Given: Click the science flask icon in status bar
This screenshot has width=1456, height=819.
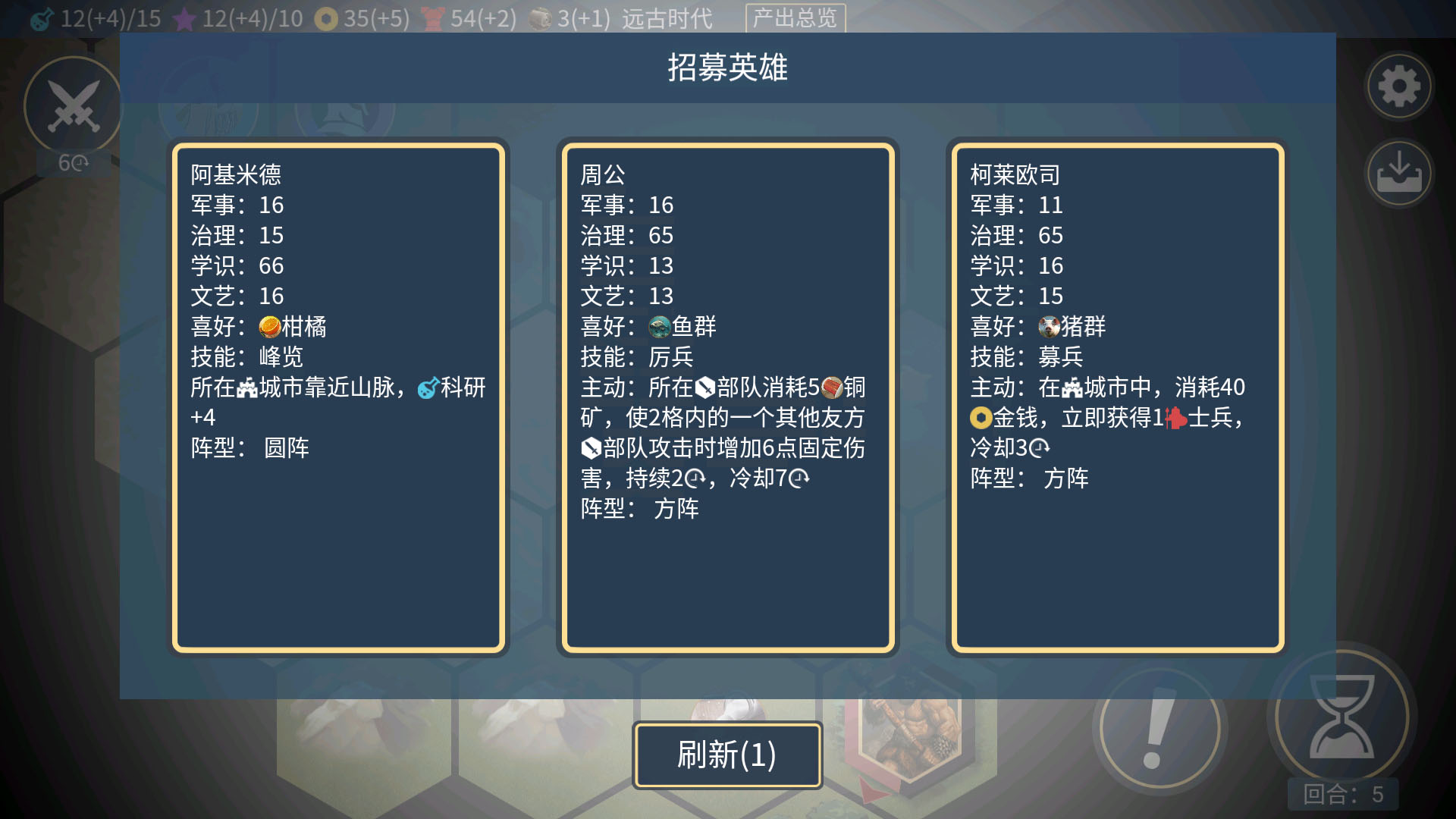Looking at the screenshot, I should 41,17.
